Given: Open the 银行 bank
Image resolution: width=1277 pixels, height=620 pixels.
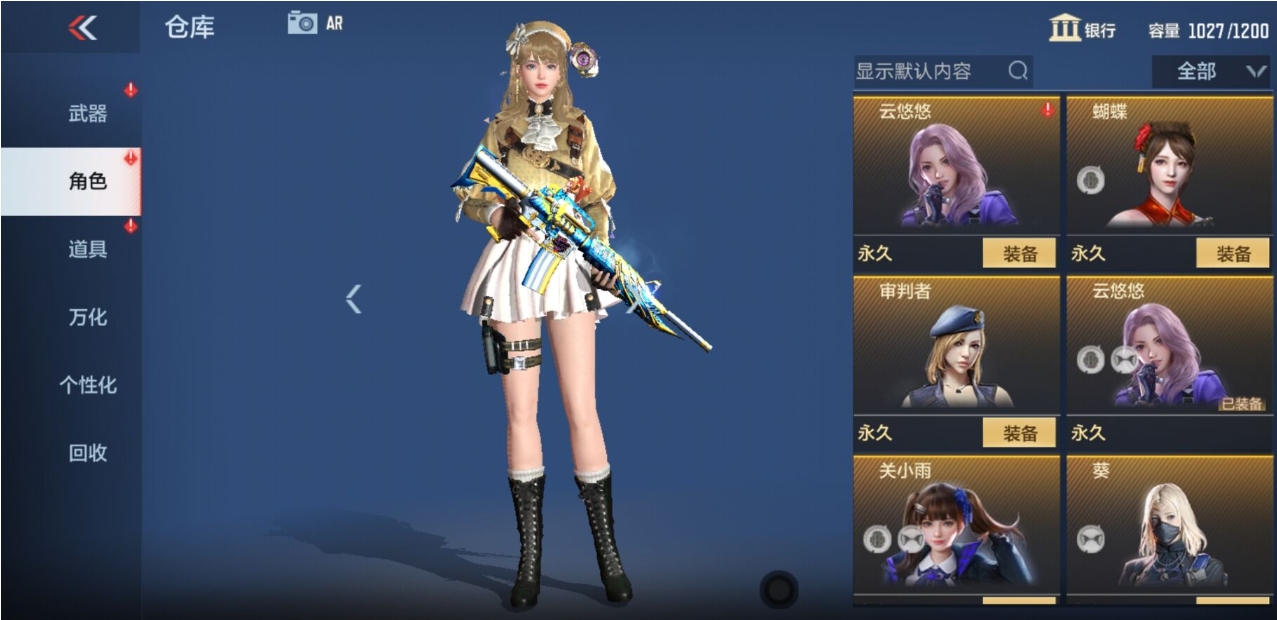Looking at the screenshot, I should (1083, 30).
